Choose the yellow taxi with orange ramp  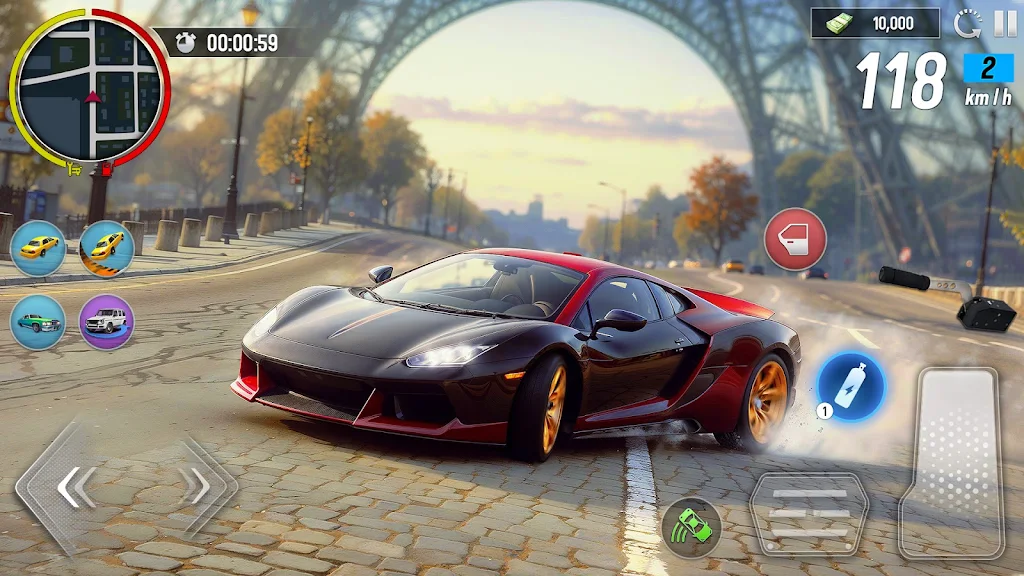point(106,248)
